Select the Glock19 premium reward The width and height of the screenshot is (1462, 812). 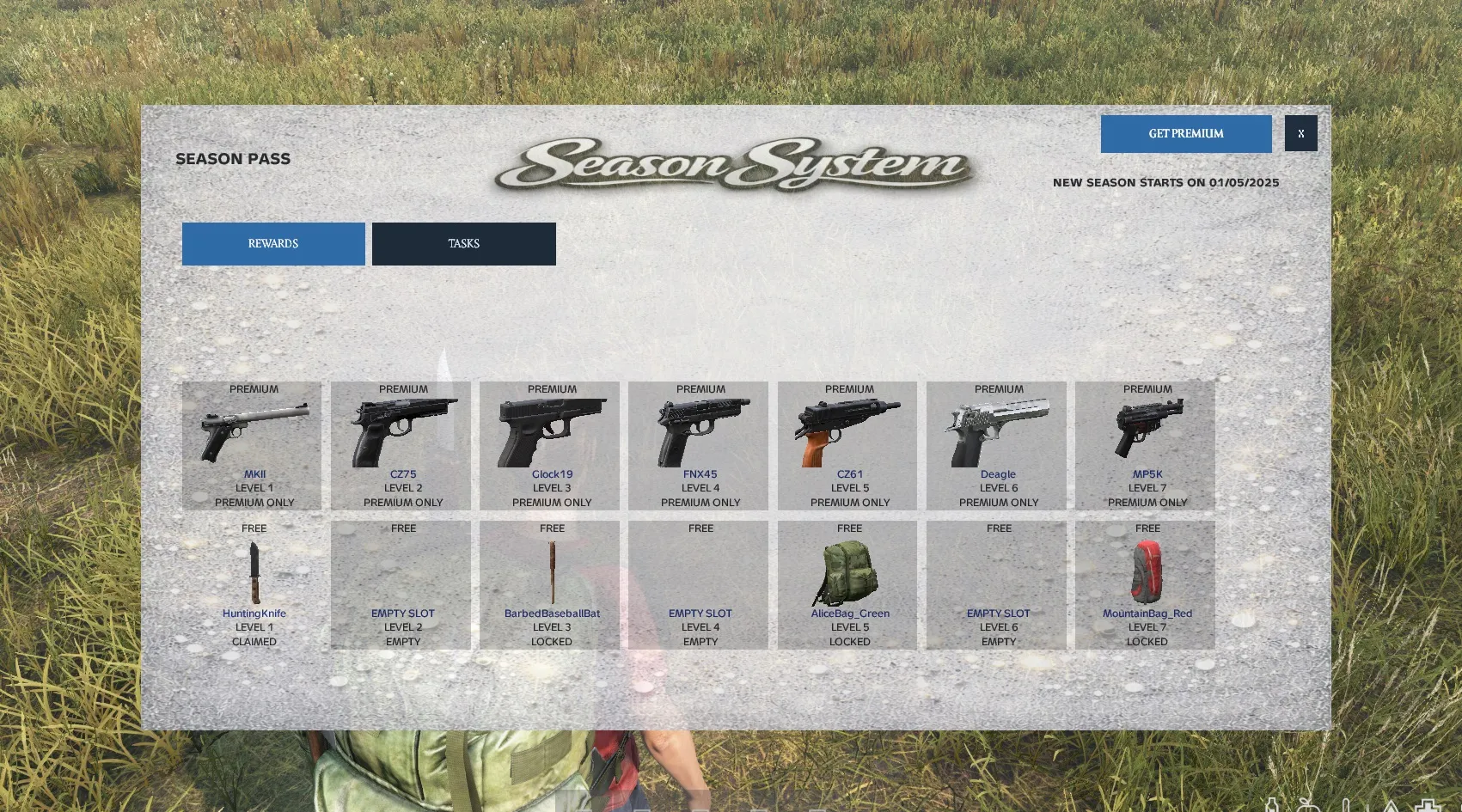click(550, 445)
